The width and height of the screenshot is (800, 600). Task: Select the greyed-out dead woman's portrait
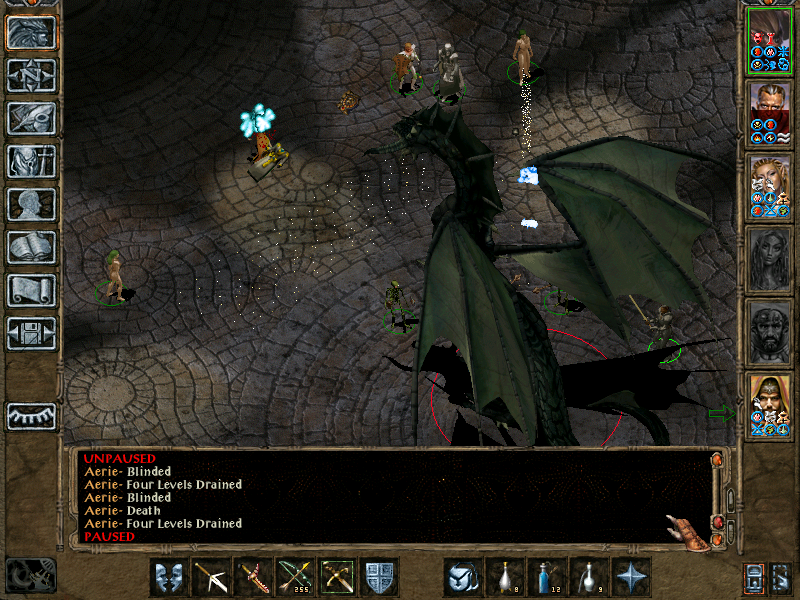coord(769,259)
